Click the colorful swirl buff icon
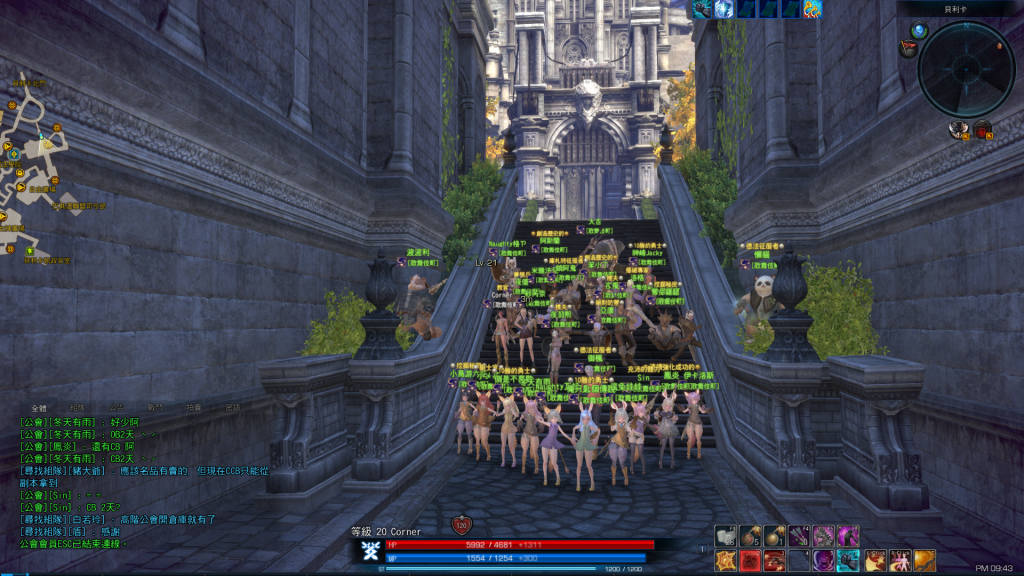1024x576 pixels. tap(812, 9)
